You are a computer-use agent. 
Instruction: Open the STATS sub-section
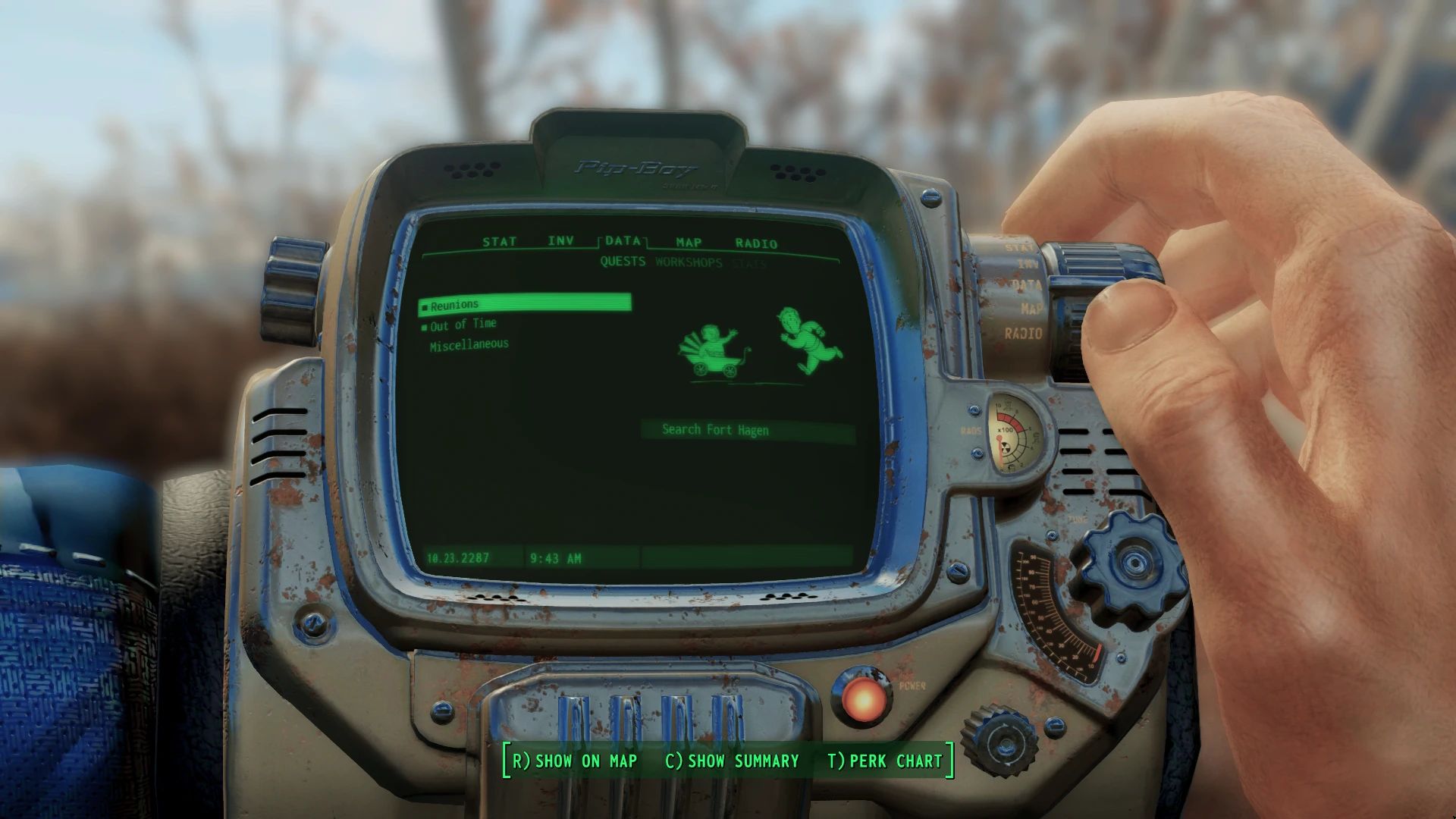748,263
